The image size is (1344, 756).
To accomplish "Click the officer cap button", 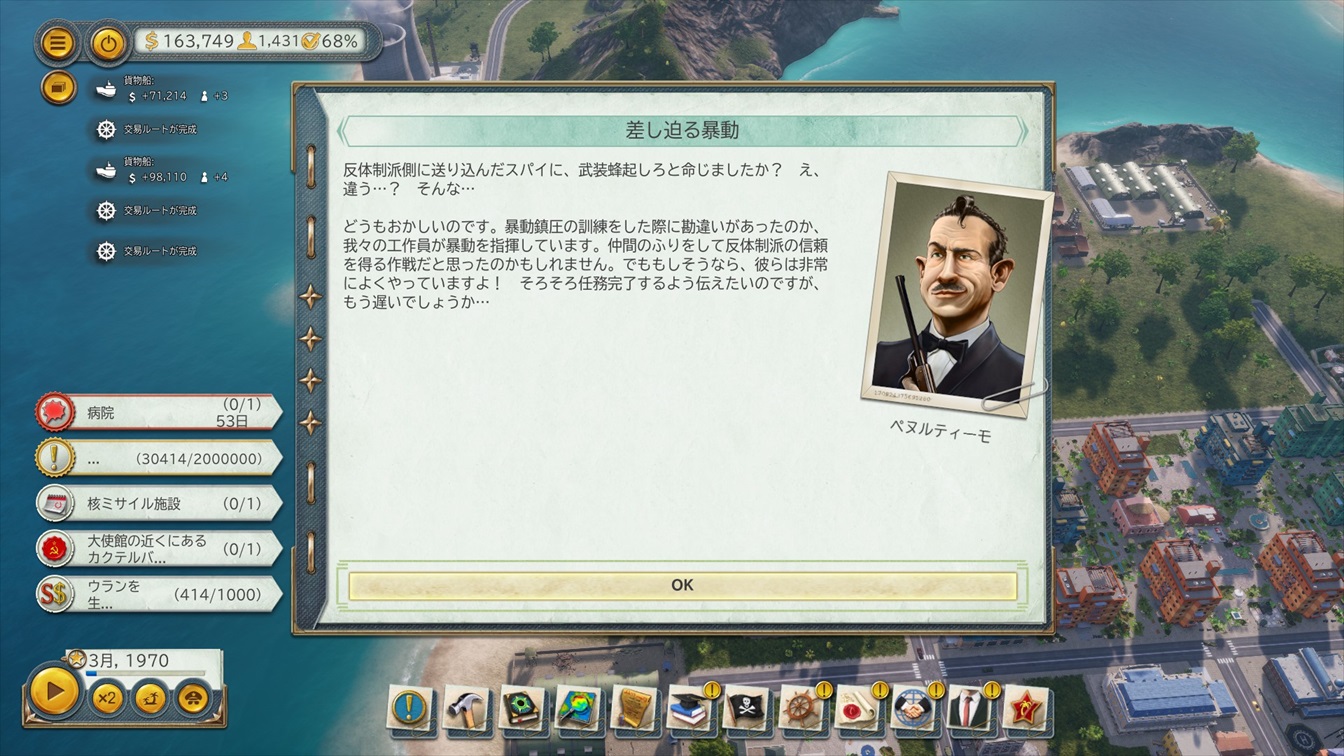I will click(194, 697).
